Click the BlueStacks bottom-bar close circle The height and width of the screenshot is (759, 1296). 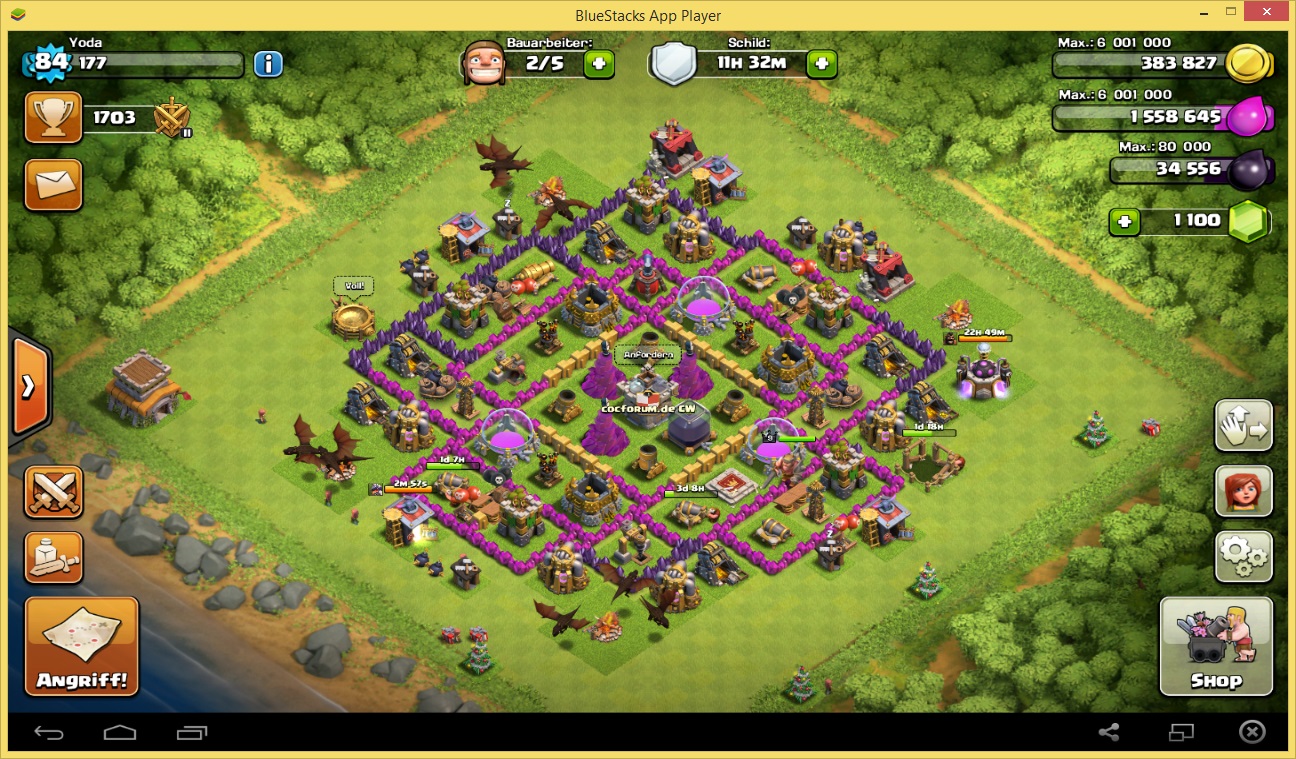coord(1251,733)
